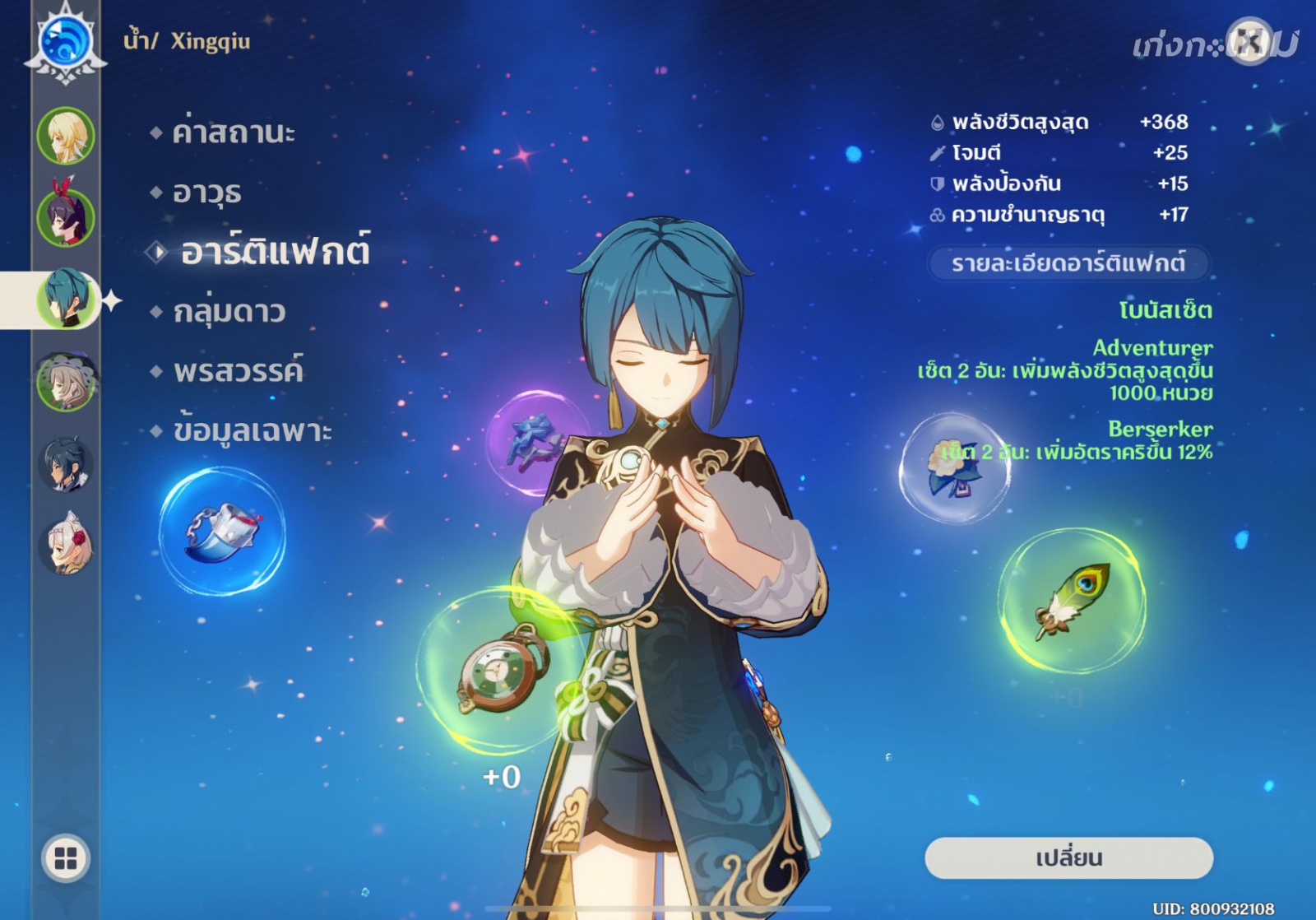The width and height of the screenshot is (1316, 920).
Task: Select the blonde Traveler portrait
Action: point(66,136)
